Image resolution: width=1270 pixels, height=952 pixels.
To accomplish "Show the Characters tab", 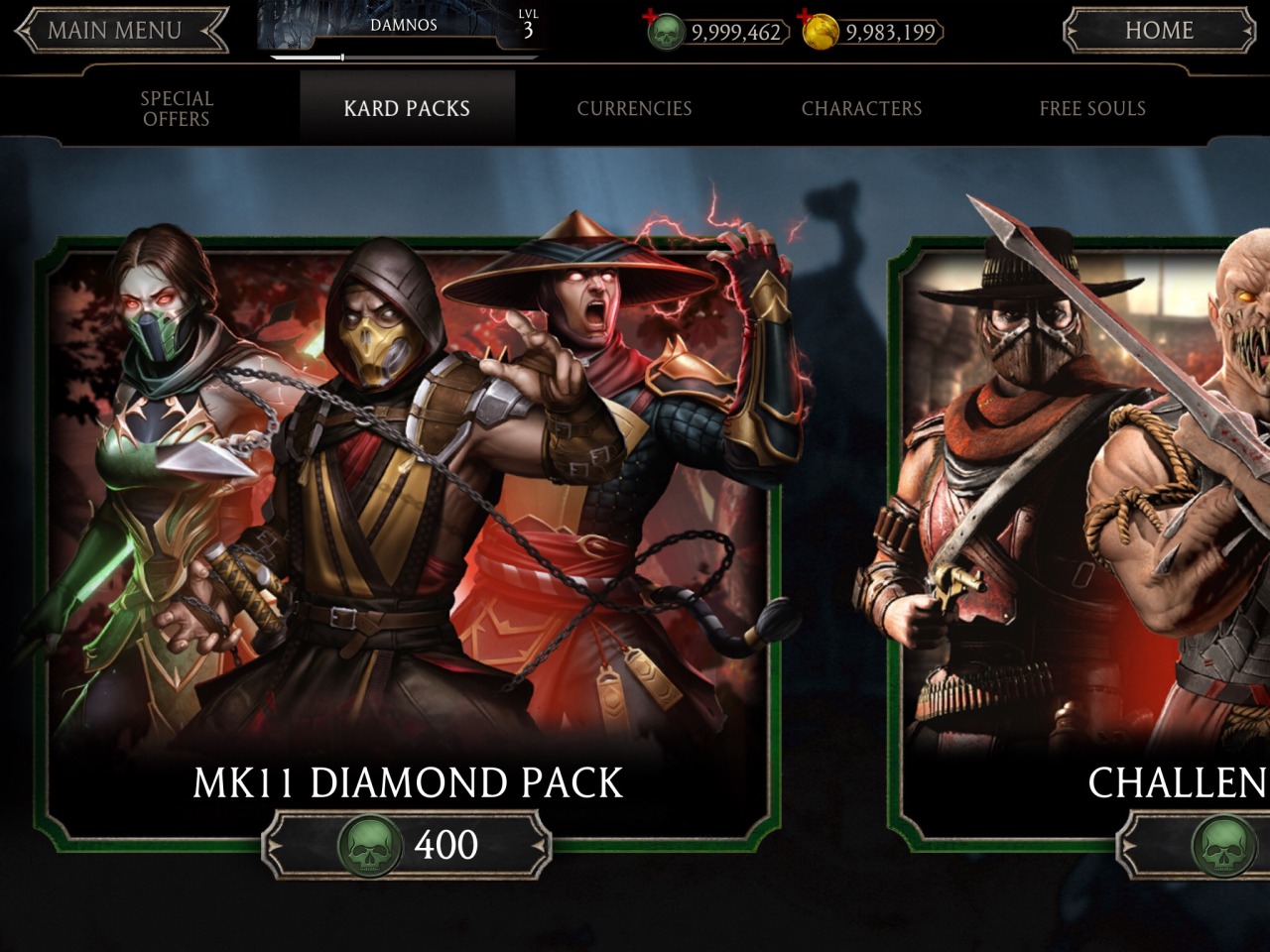I will pyautogui.click(x=861, y=108).
